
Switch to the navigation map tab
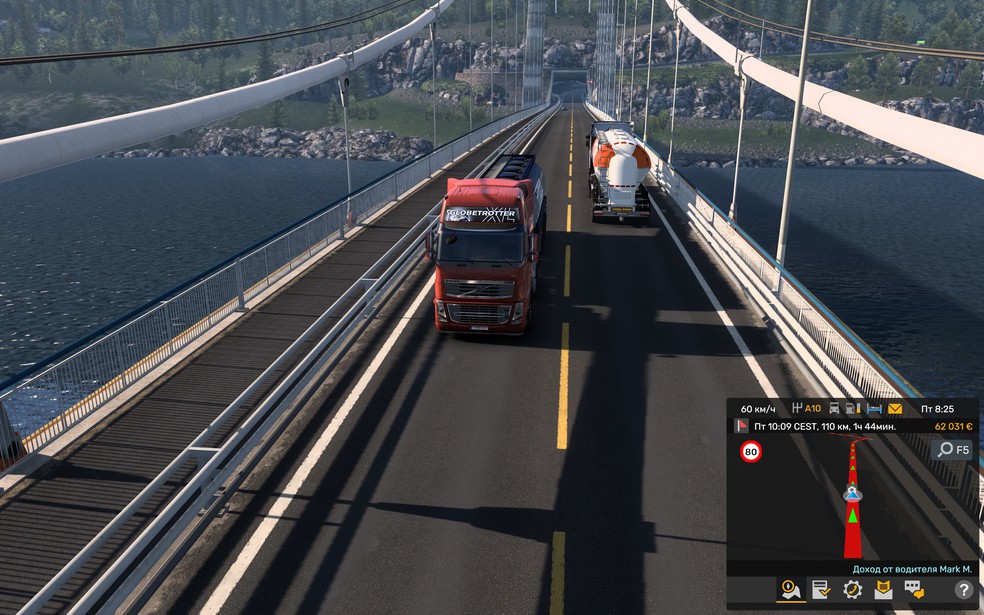tap(791, 589)
